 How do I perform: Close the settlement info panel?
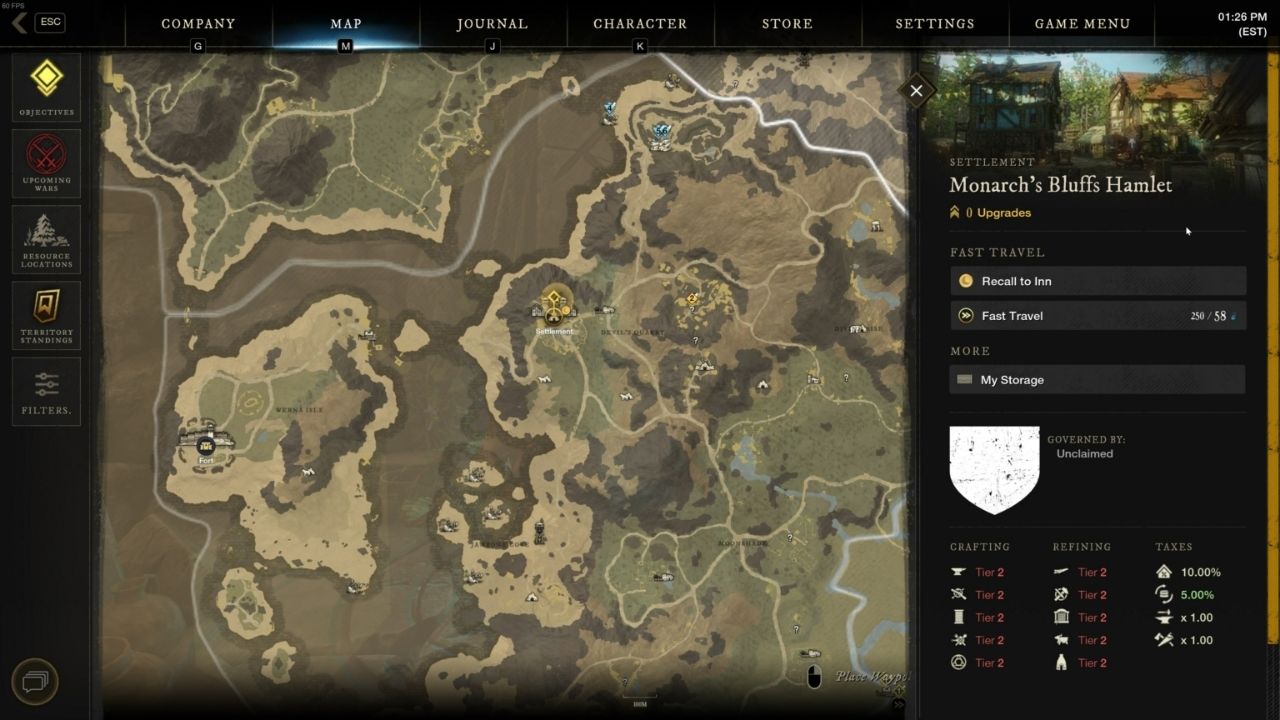pyautogui.click(x=915, y=90)
